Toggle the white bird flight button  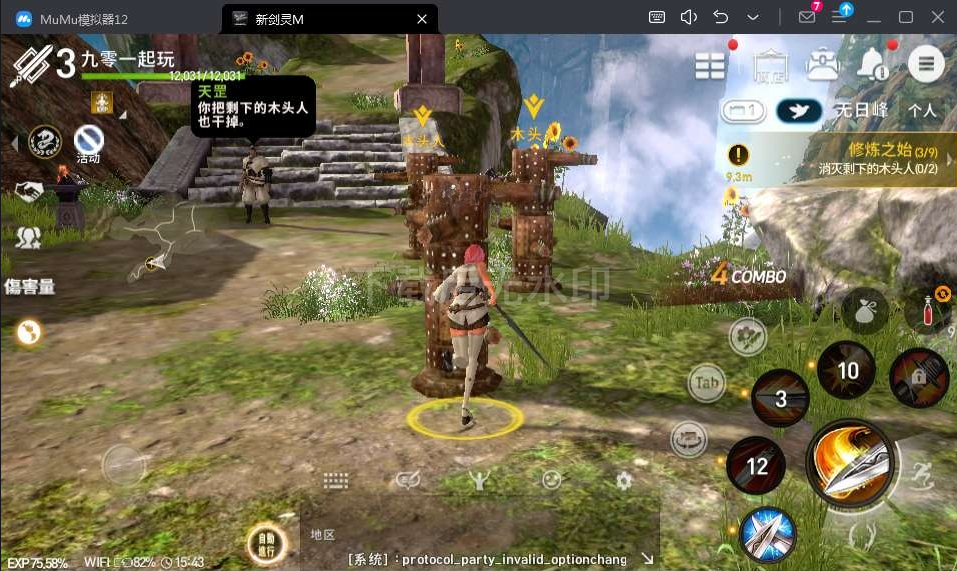799,111
